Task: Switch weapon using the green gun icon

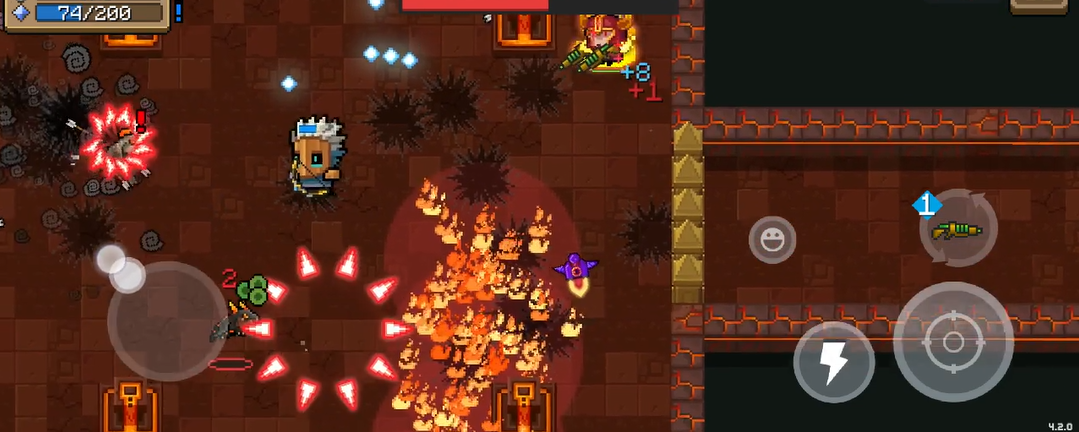Action: pyautogui.click(x=958, y=229)
